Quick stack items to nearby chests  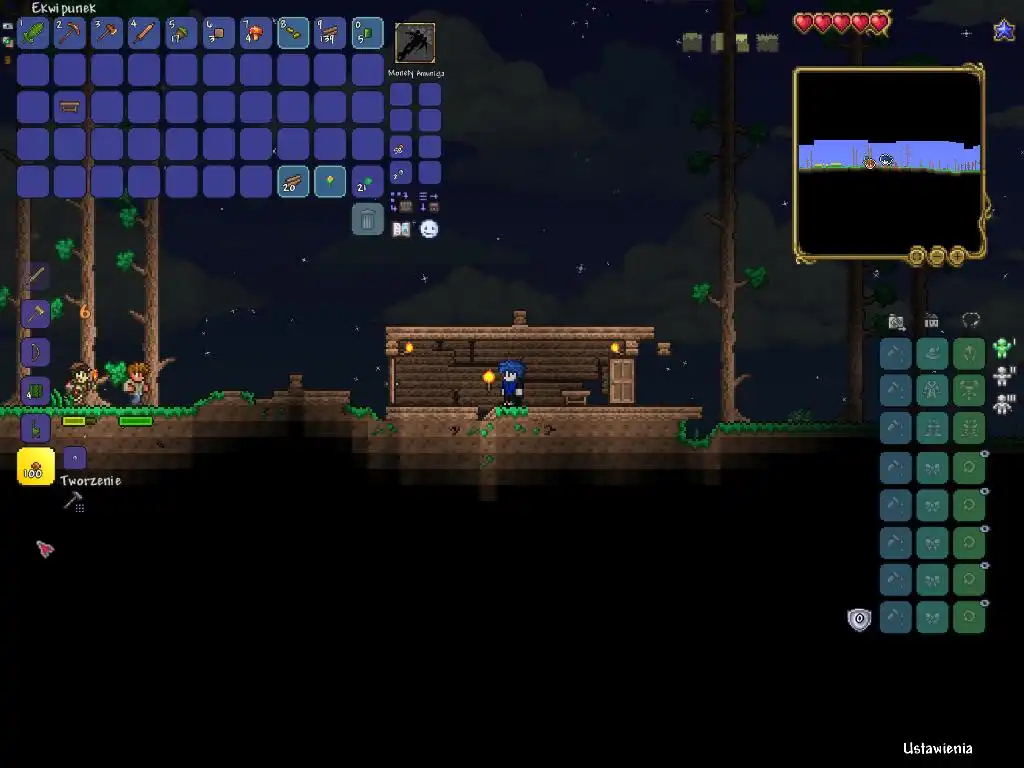pos(401,202)
